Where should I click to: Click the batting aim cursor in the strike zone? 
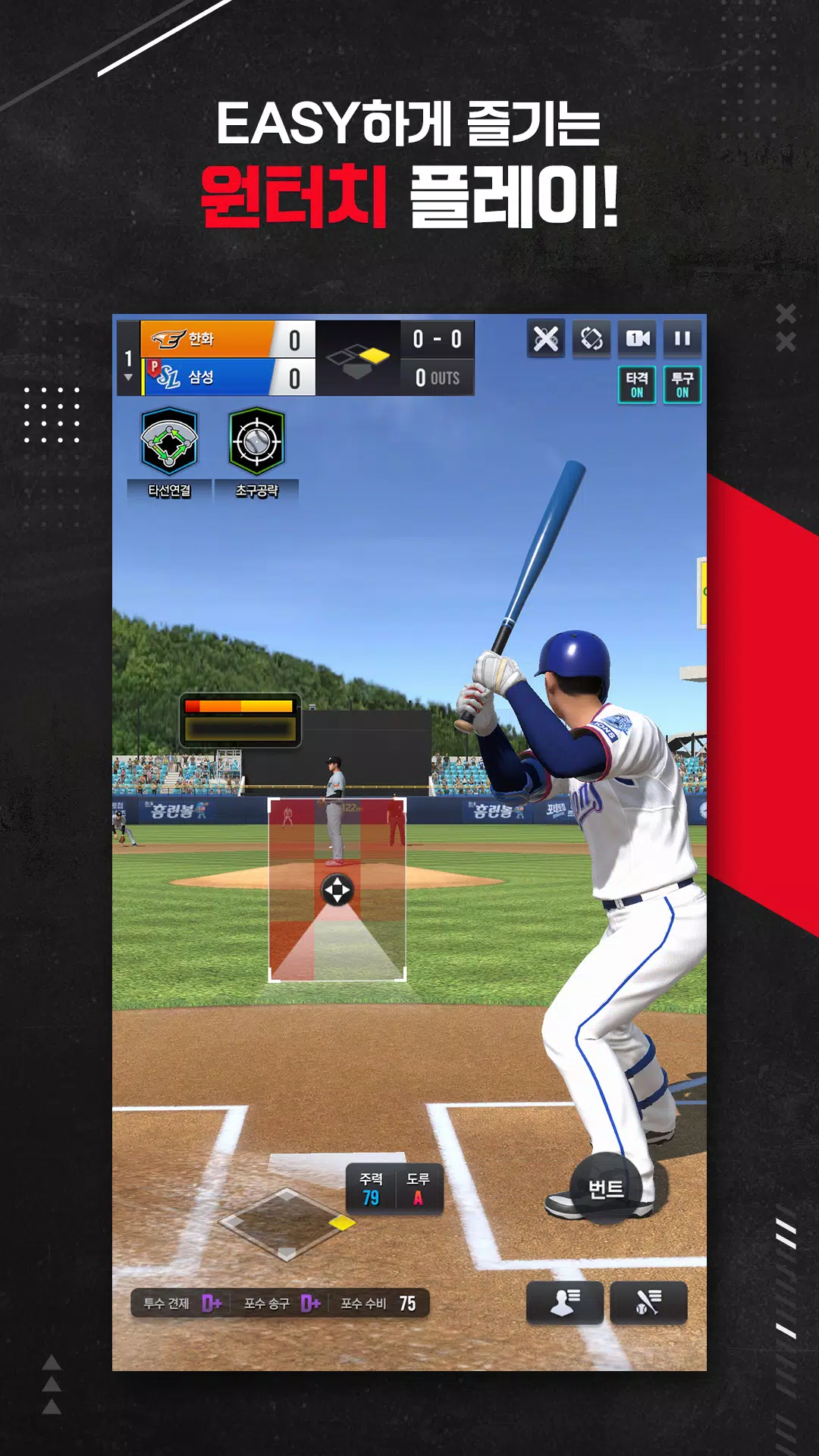(x=337, y=890)
